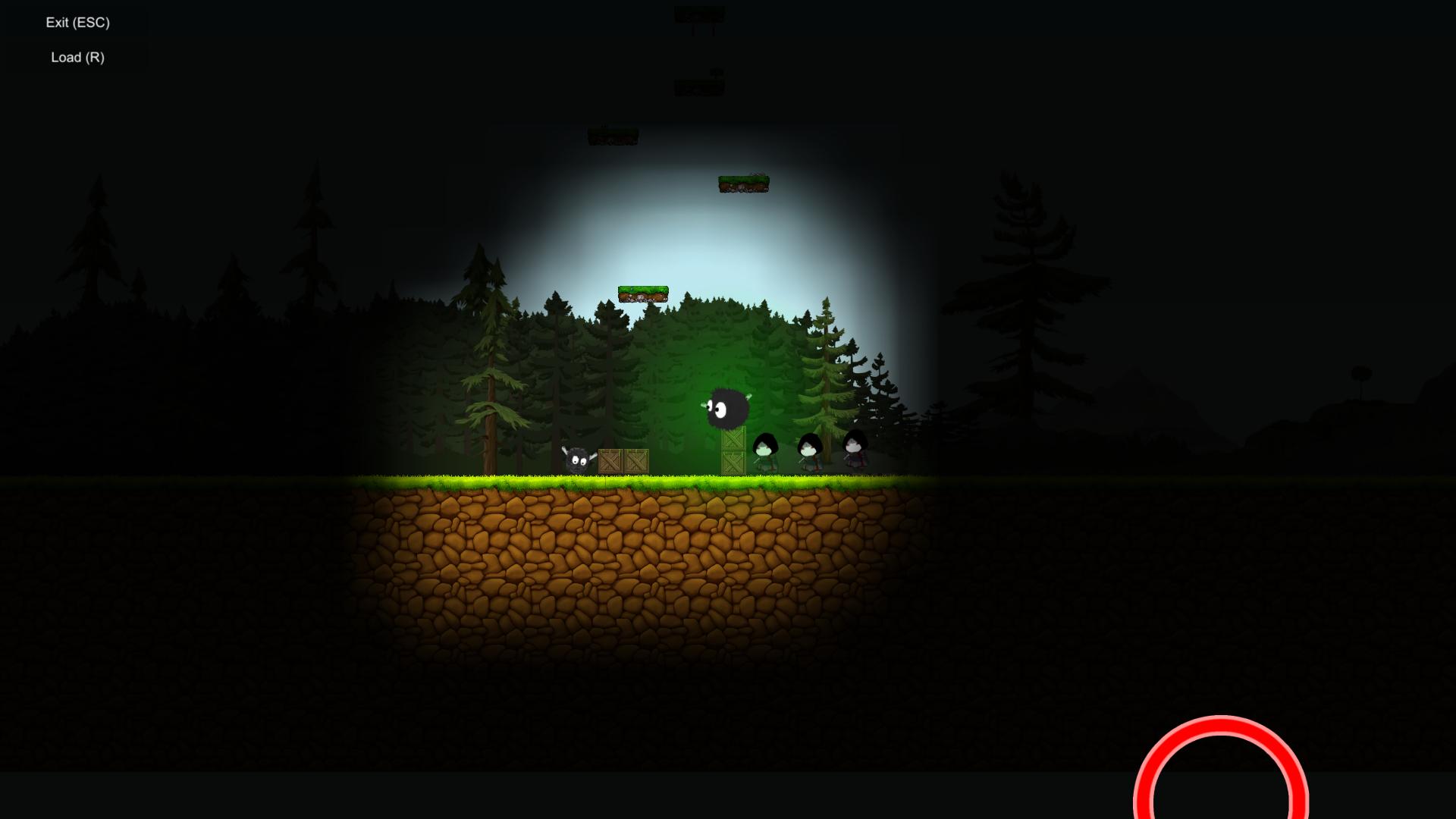Click the Exit (ESC) menu entry
Screen dimensions: 1456x819
tap(77, 22)
